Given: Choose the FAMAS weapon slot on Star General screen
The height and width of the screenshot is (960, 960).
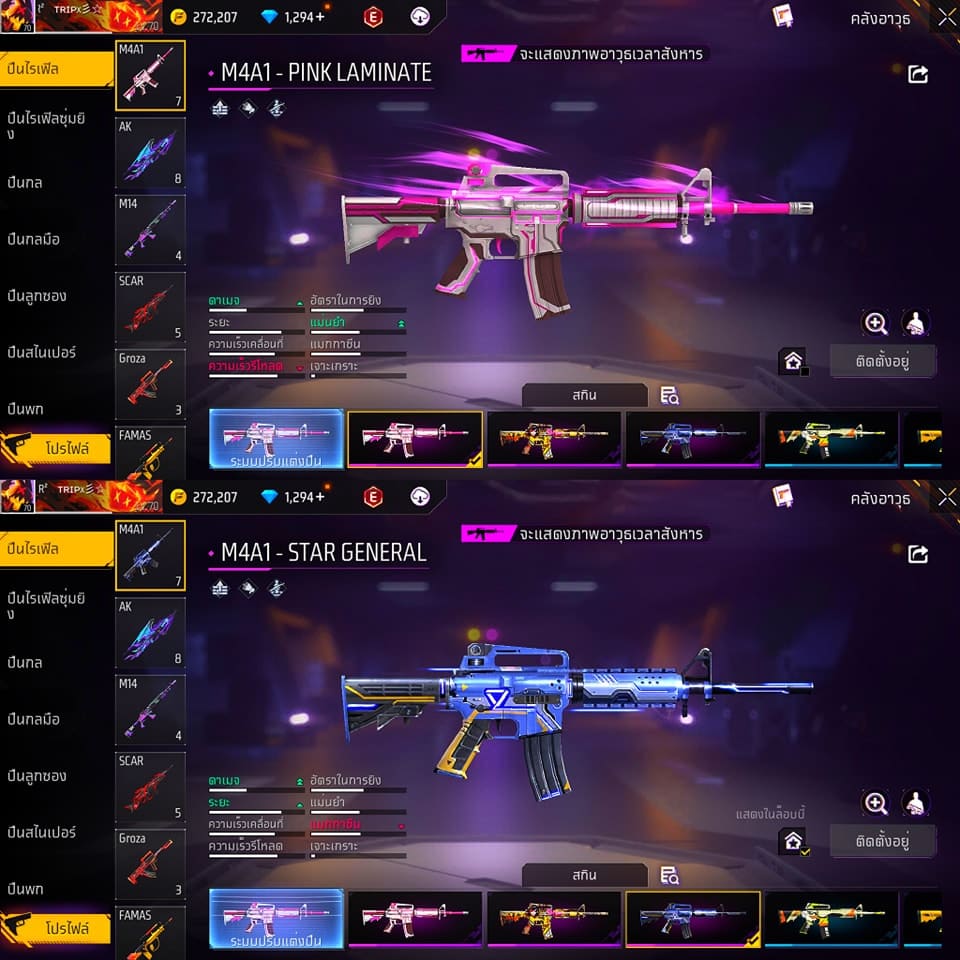Looking at the screenshot, I should tap(150, 932).
